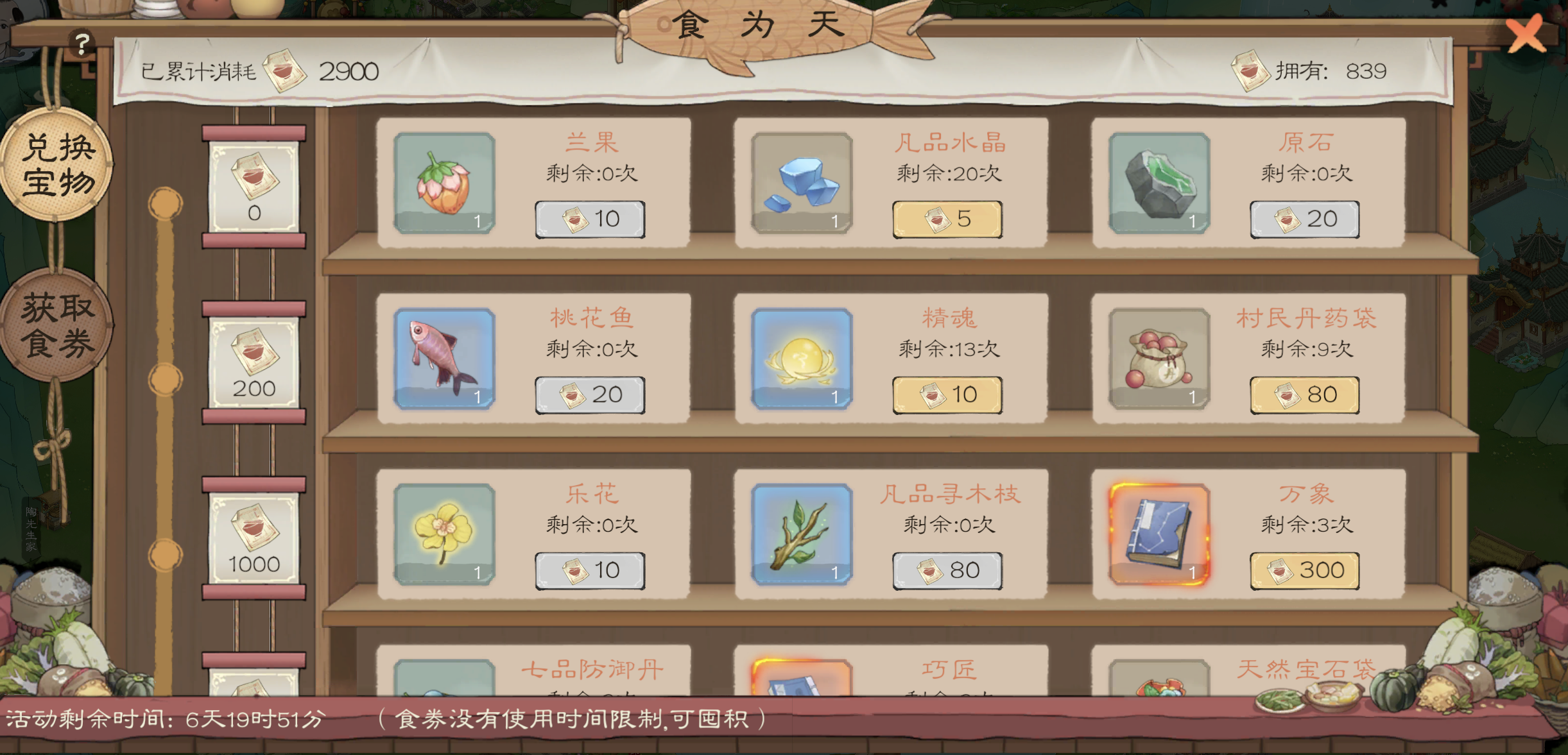Click the 天然宝石袋 item label
The image size is (1568, 755).
pos(1305,668)
